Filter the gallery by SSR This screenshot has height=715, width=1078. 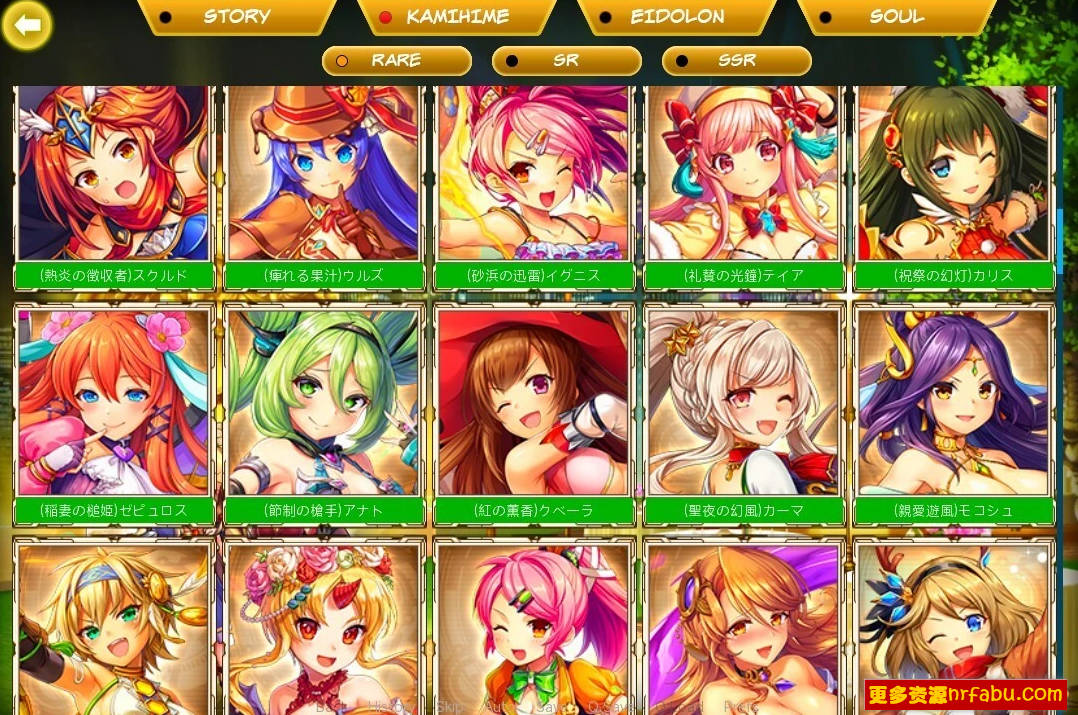click(x=736, y=60)
